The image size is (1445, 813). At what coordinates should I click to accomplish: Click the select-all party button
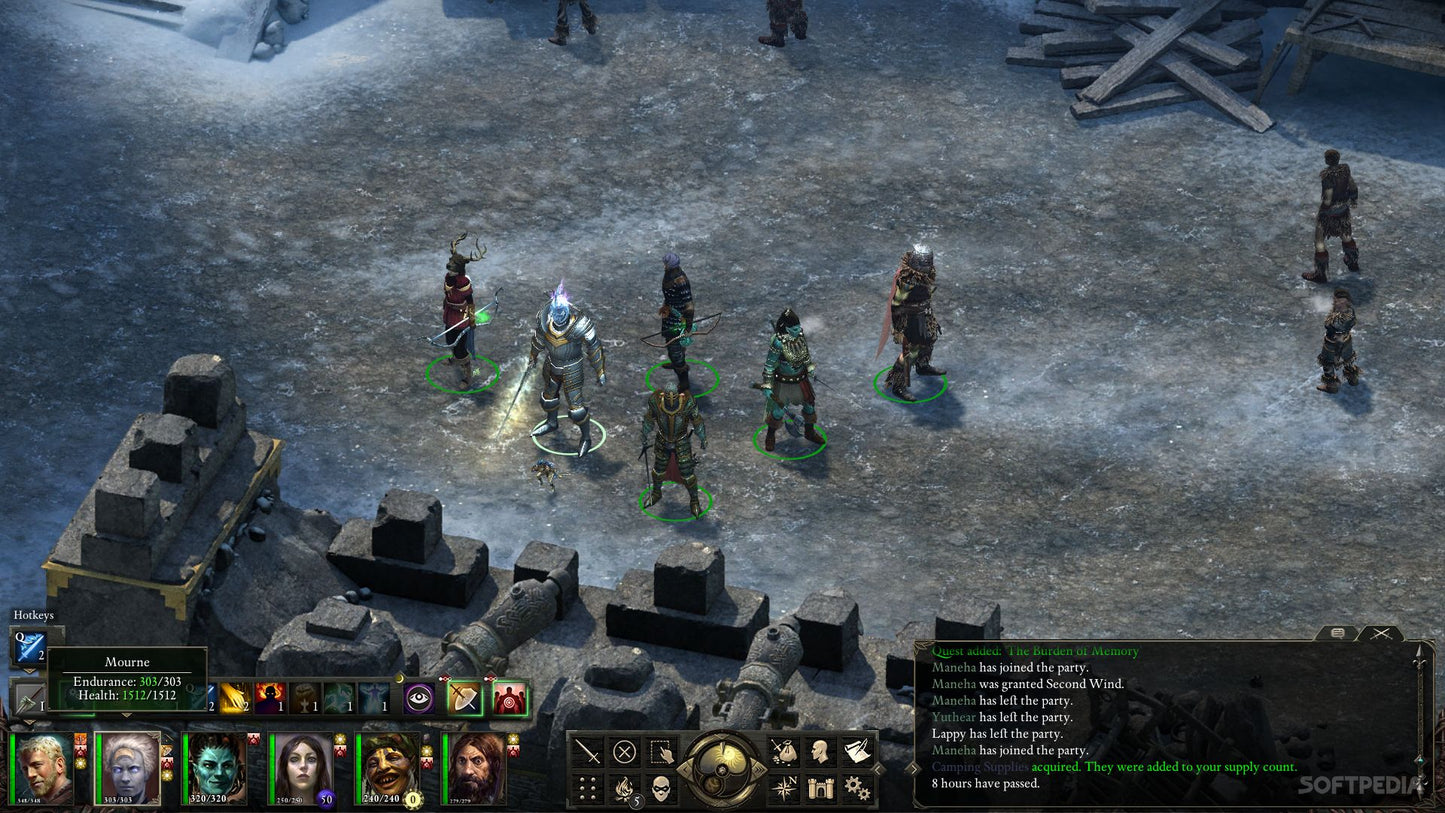coord(660,751)
